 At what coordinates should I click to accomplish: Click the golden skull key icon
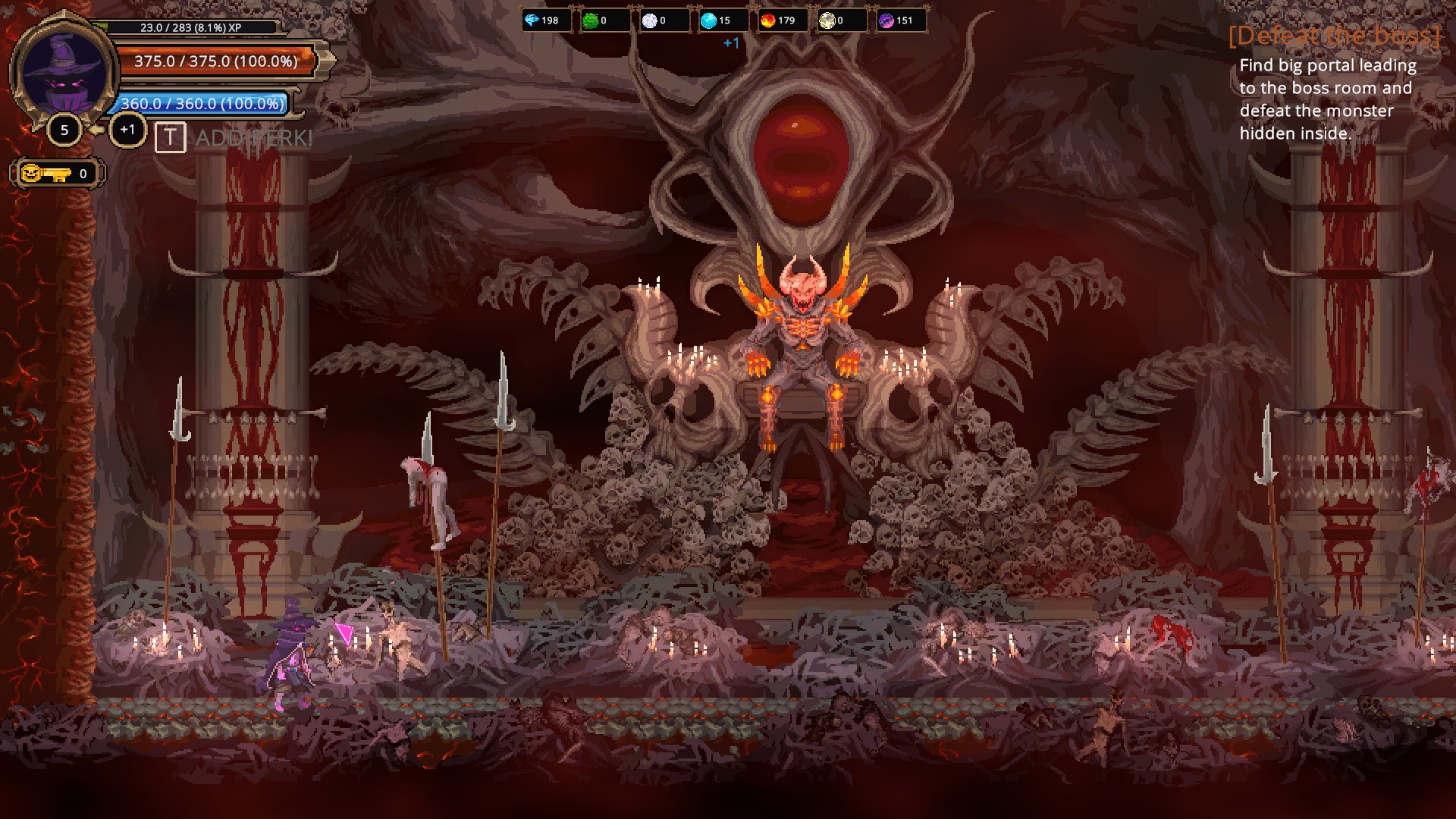[x=45, y=173]
